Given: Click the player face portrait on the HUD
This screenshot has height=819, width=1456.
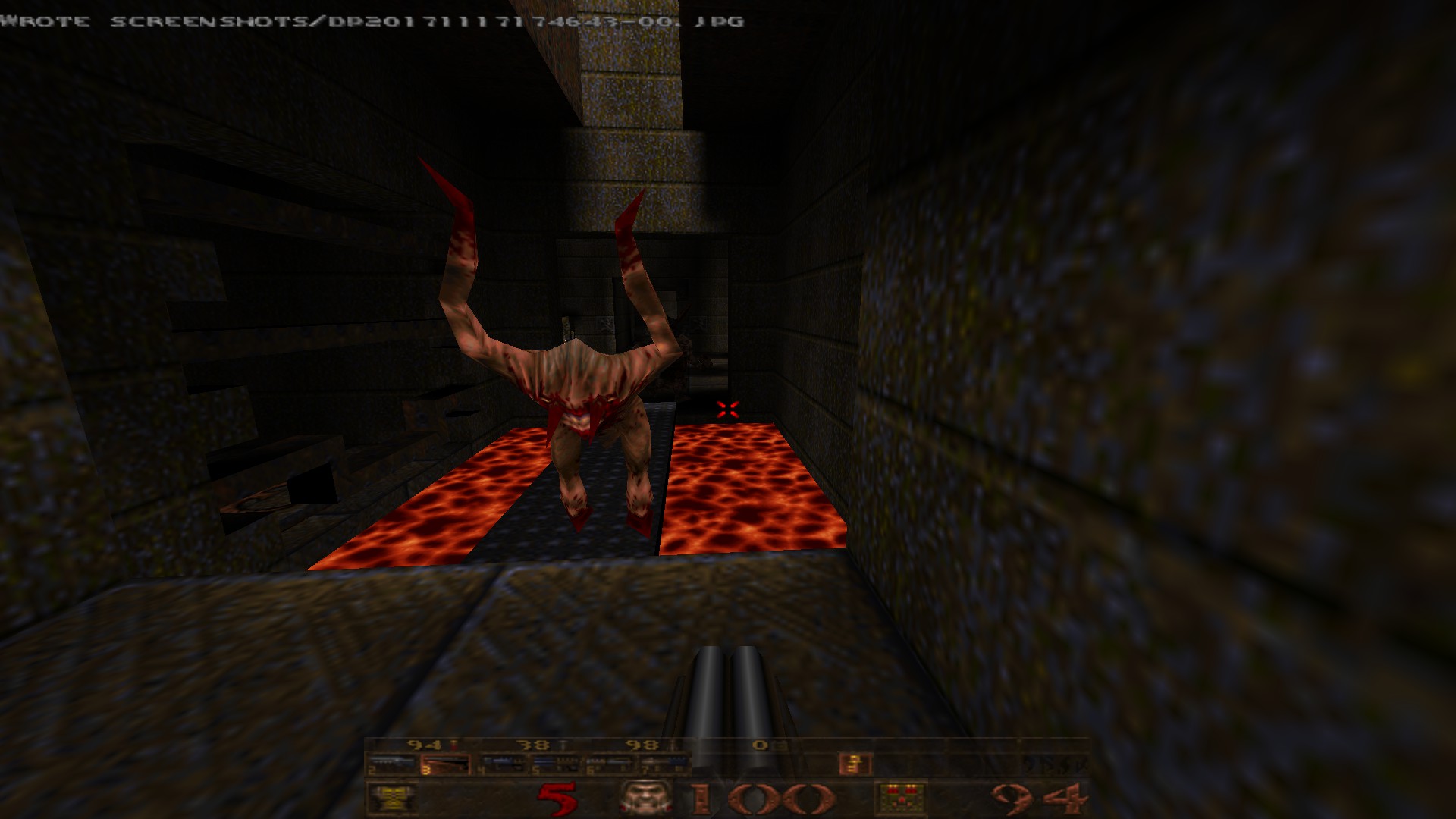Looking at the screenshot, I should pyautogui.click(x=646, y=798).
